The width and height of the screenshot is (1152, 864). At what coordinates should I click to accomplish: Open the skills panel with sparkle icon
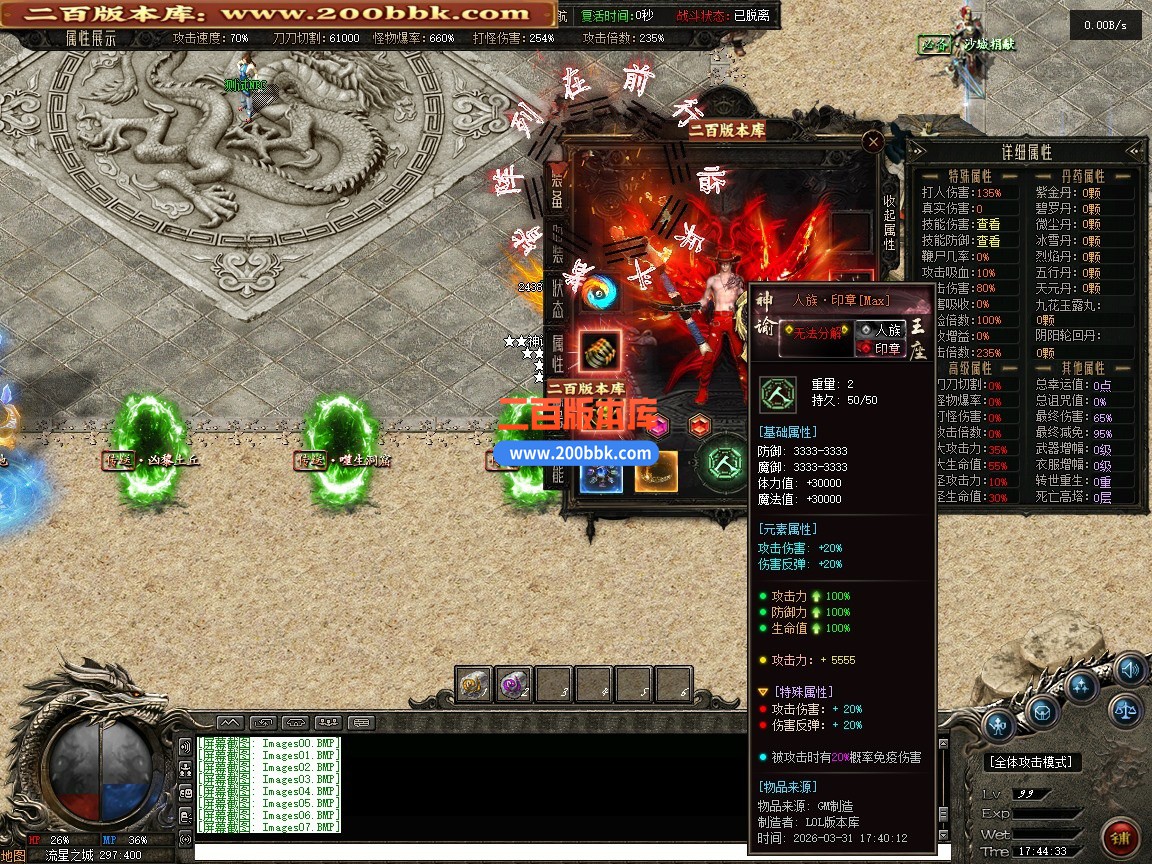pos(1082,687)
